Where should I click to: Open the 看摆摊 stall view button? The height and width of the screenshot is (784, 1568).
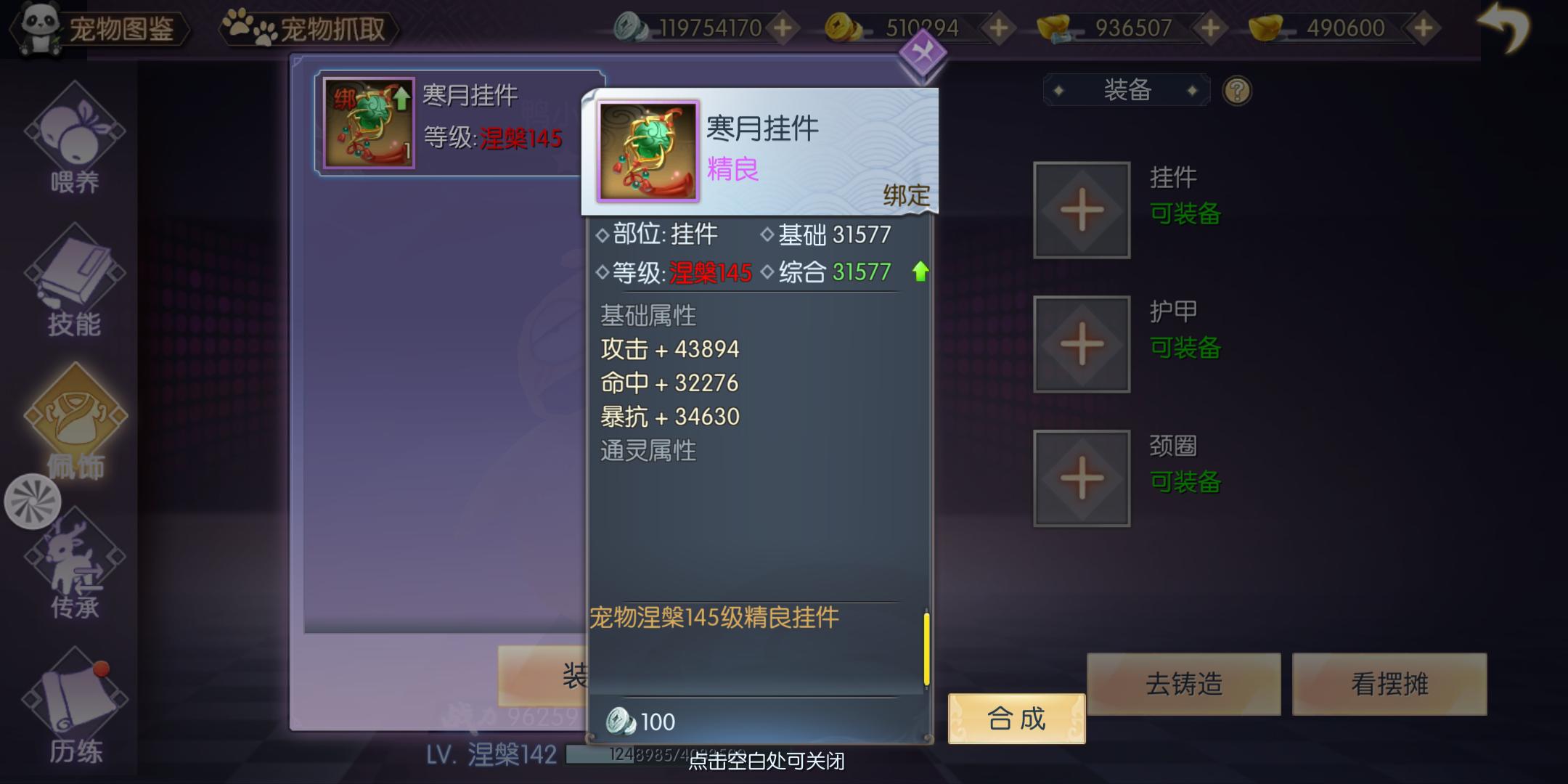(1391, 683)
